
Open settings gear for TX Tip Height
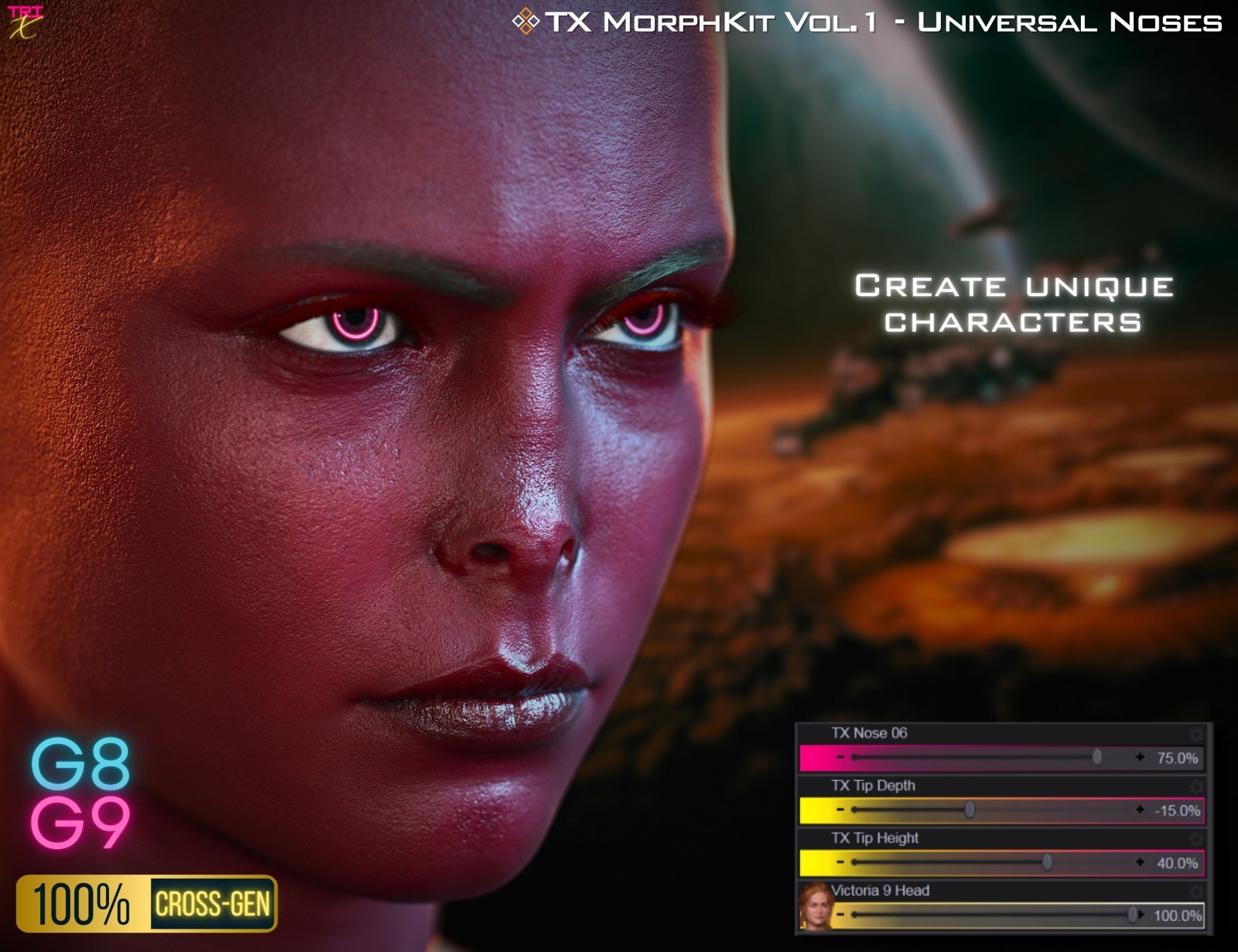point(1195,838)
